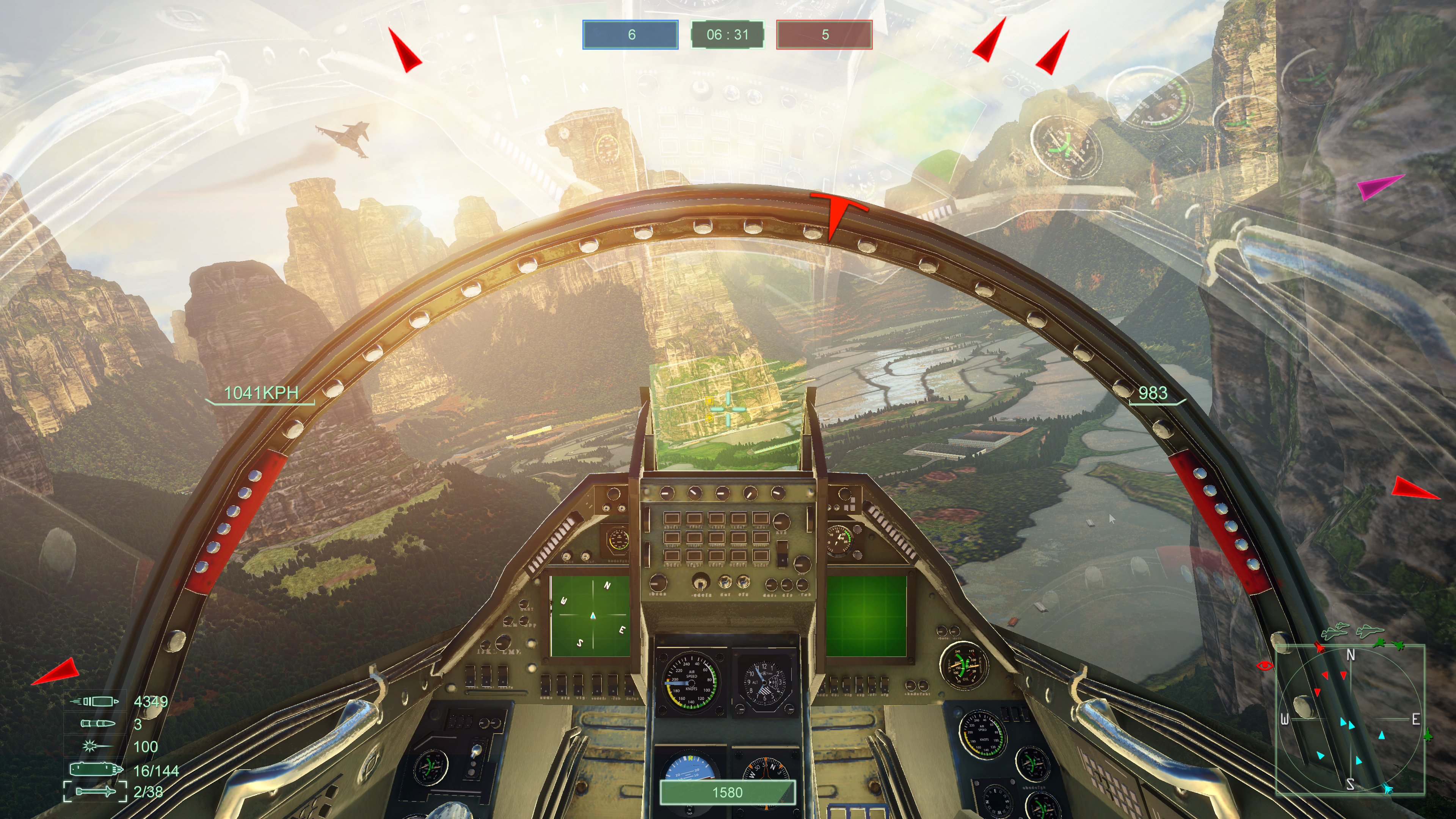The height and width of the screenshot is (819, 1456).
Task: Select the bracketed missile weapon slot
Action: pos(95,791)
